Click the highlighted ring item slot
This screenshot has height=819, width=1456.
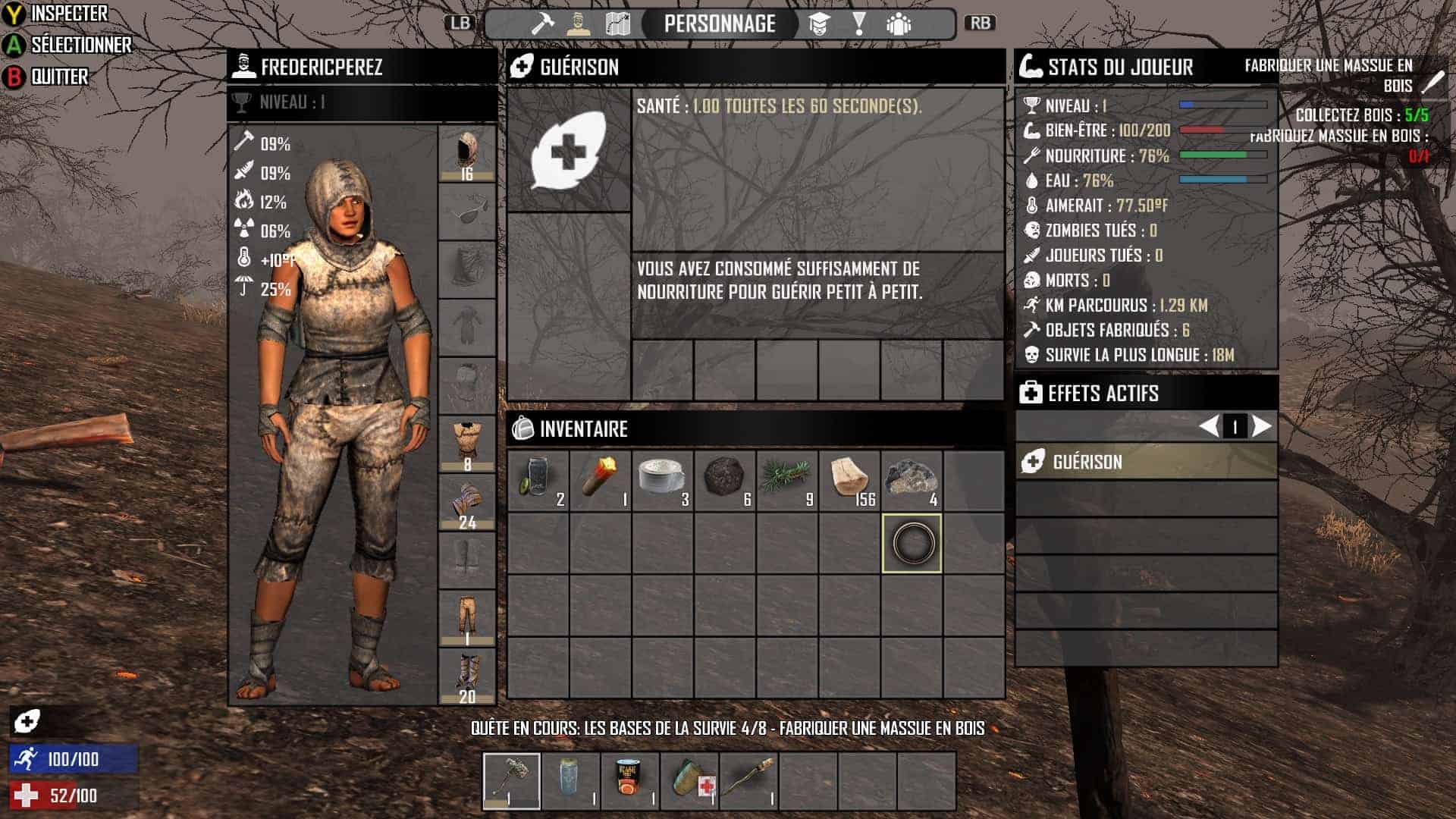tap(912, 543)
